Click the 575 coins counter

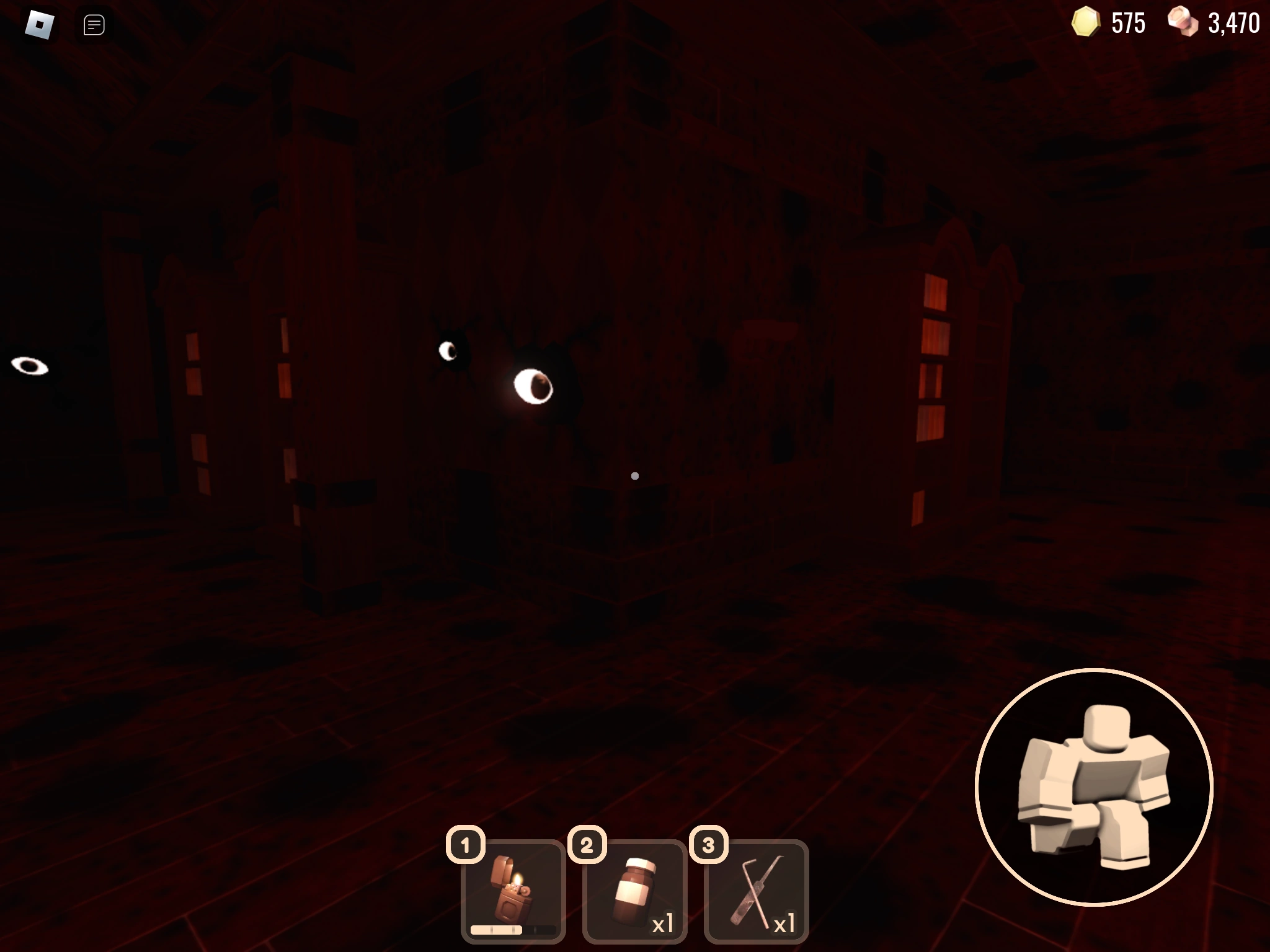point(1129,23)
